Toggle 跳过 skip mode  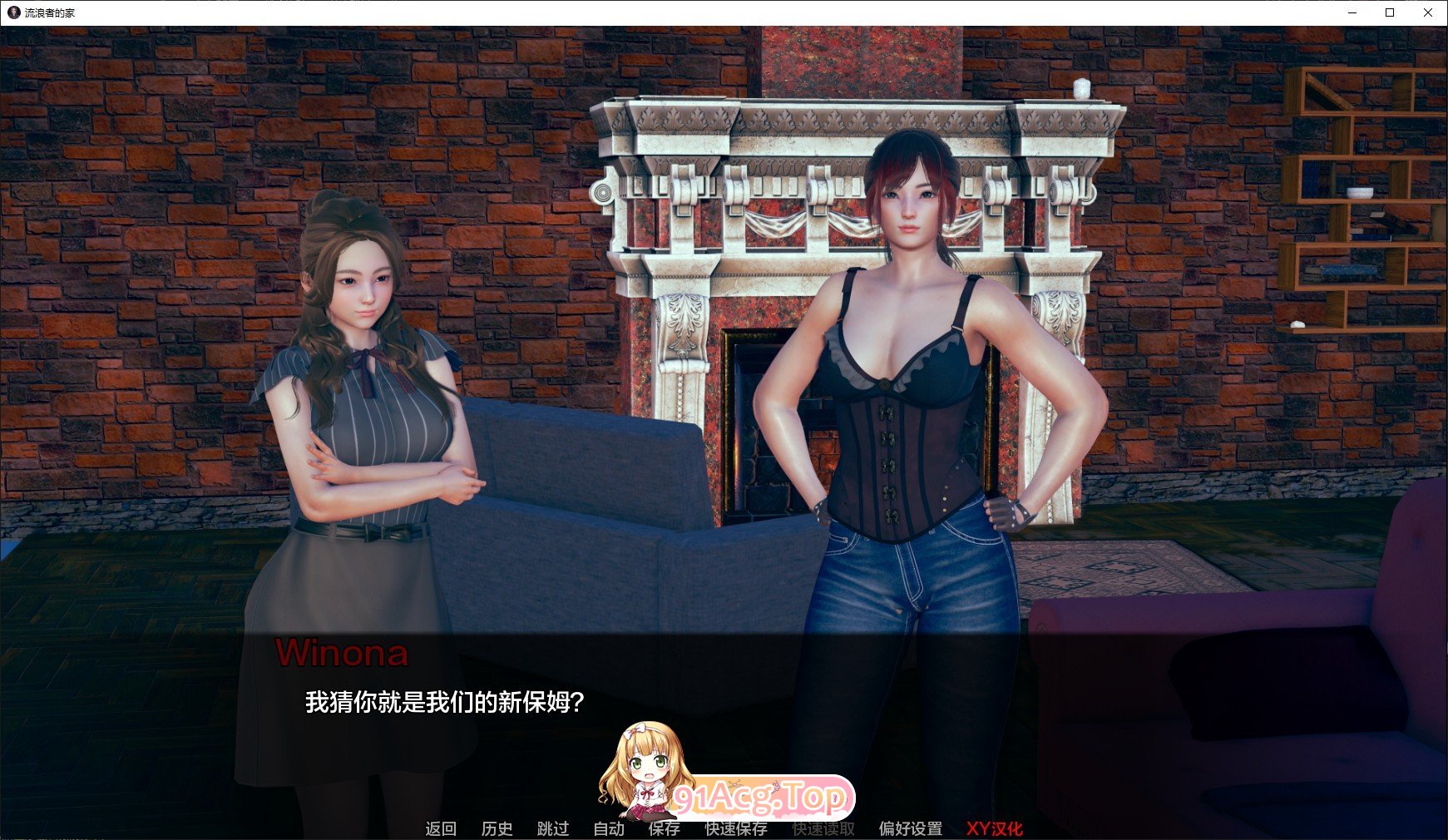[552, 828]
